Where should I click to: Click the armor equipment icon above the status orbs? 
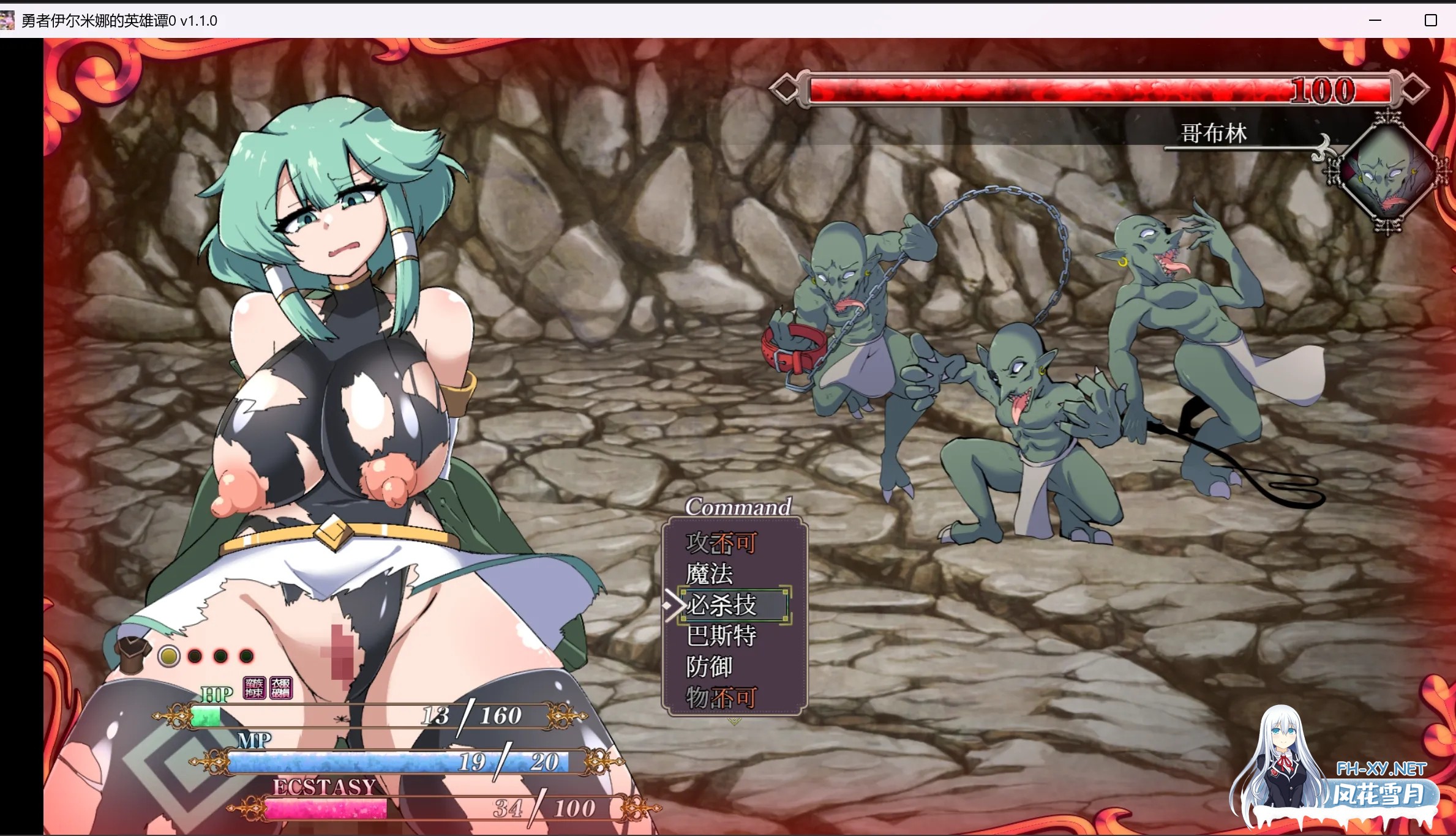[x=133, y=654]
